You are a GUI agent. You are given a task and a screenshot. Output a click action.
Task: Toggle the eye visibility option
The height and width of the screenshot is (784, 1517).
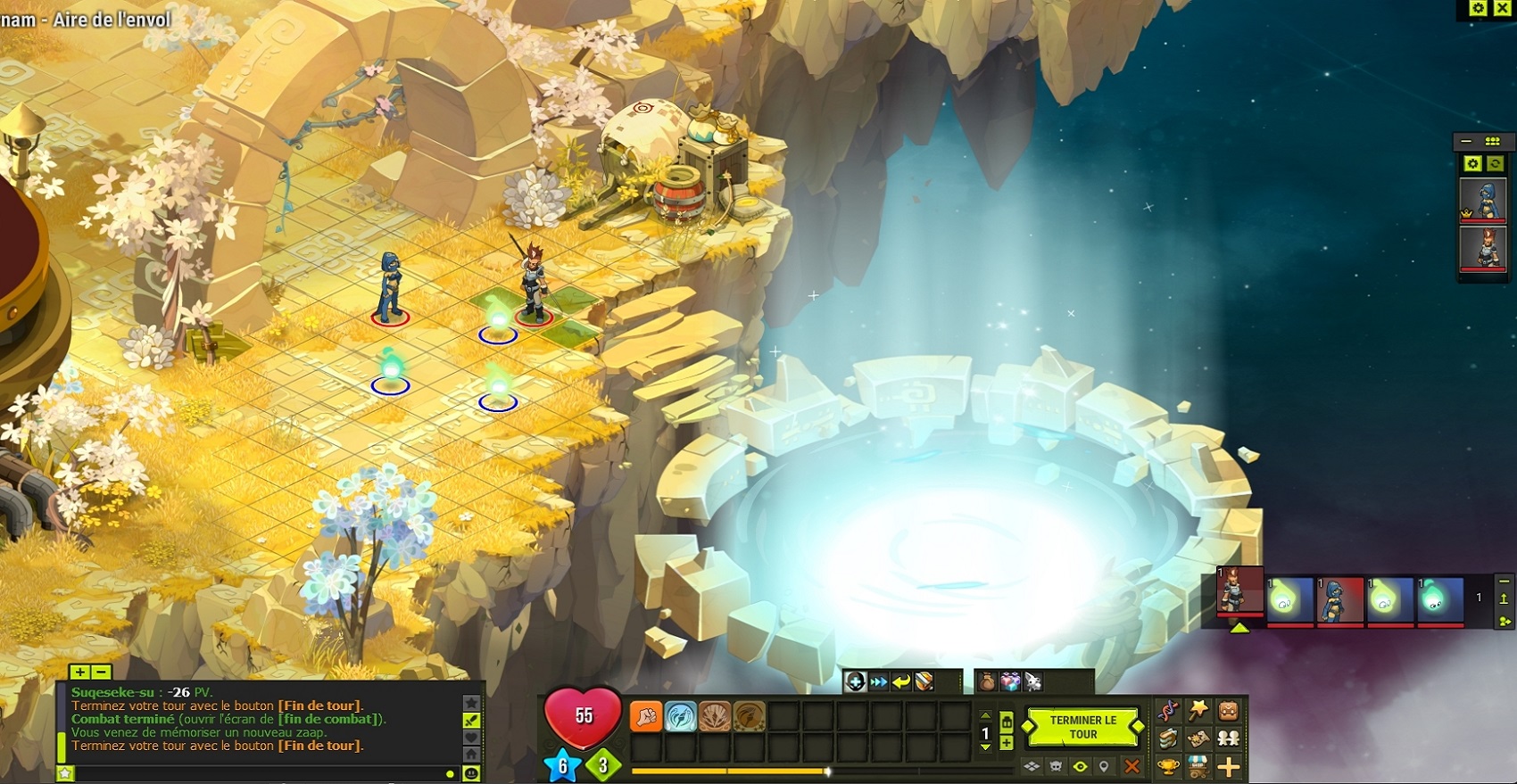coord(1080,766)
